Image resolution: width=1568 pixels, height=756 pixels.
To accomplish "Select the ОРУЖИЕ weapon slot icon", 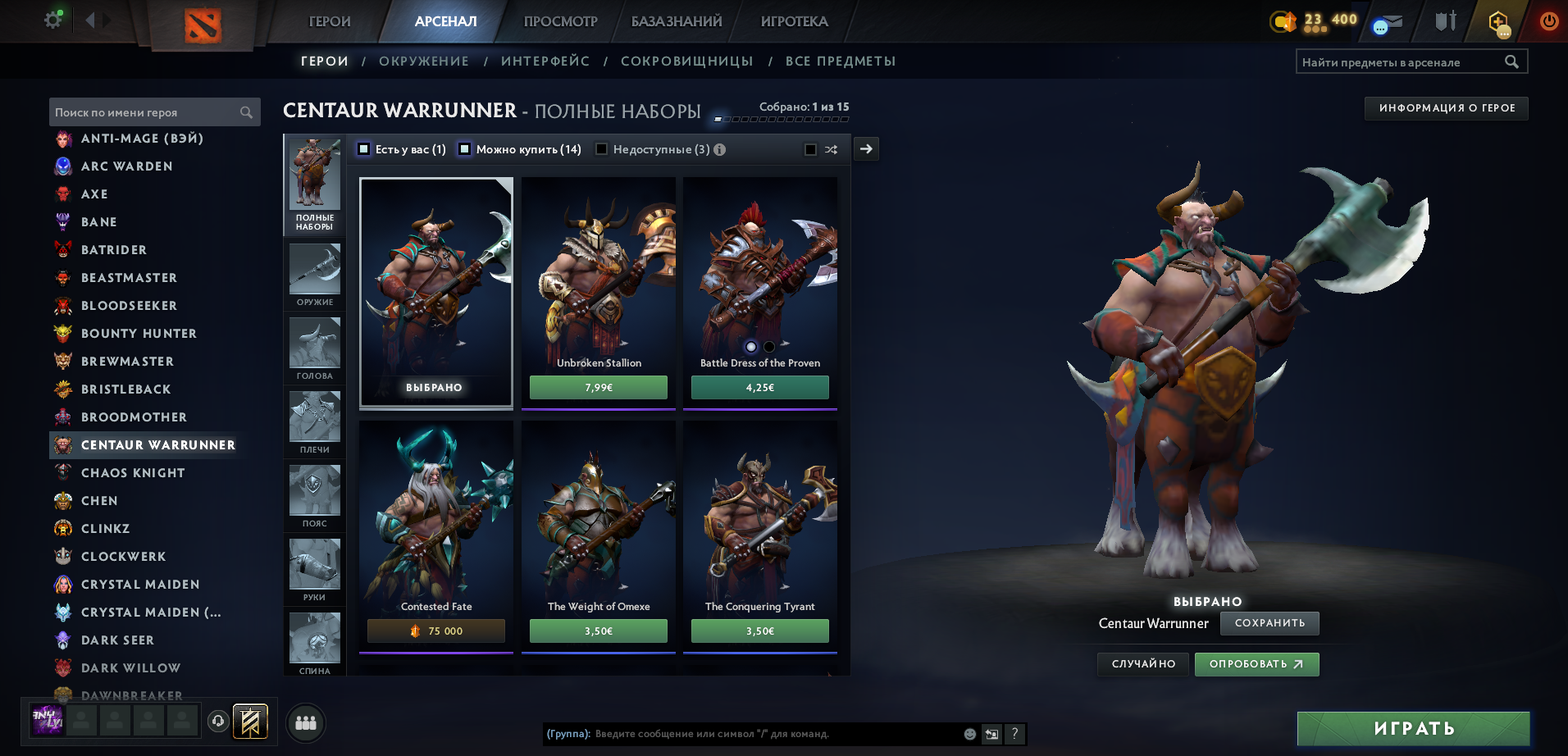I will click(314, 271).
